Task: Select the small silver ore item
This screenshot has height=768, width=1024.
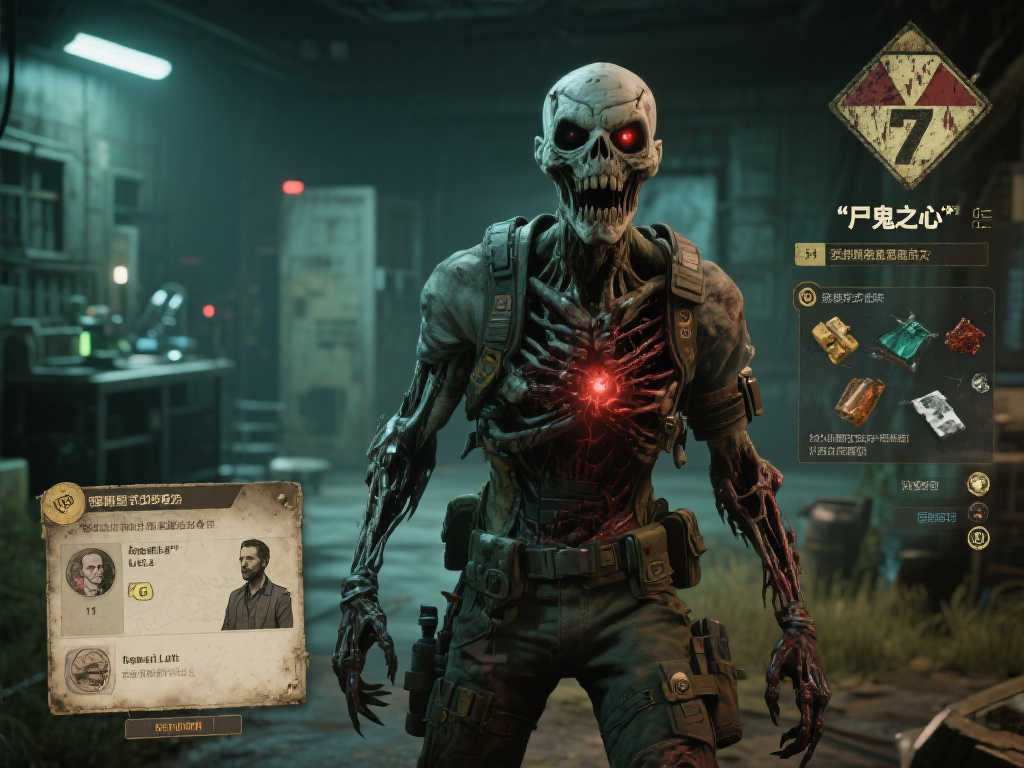Action: 980,382
